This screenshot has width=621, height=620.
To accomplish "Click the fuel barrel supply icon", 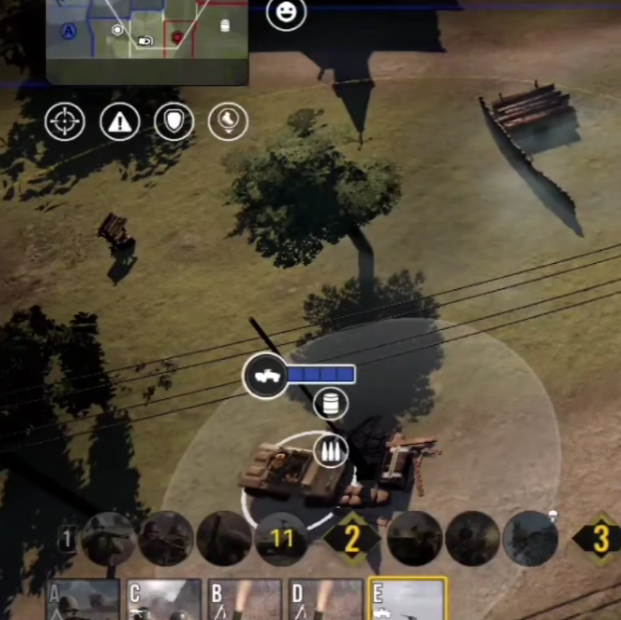I will [331, 405].
